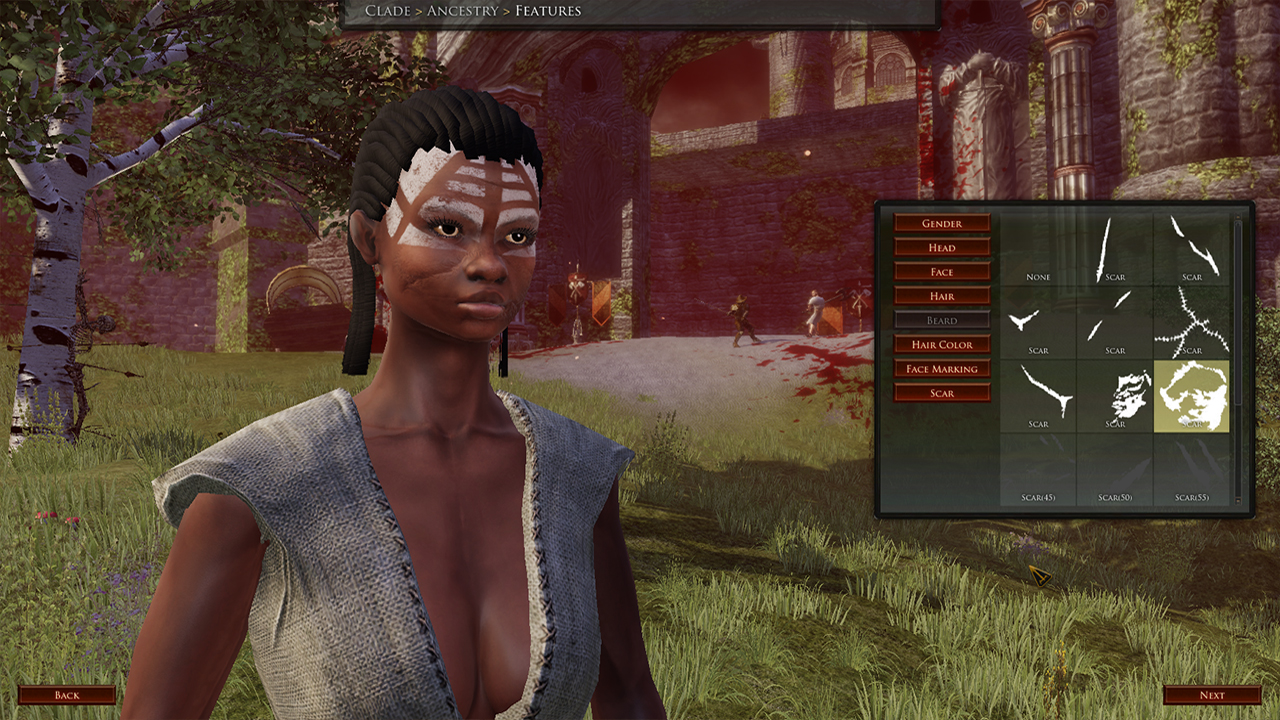
Task: Select the None scar option
Action: pyautogui.click(x=1040, y=250)
